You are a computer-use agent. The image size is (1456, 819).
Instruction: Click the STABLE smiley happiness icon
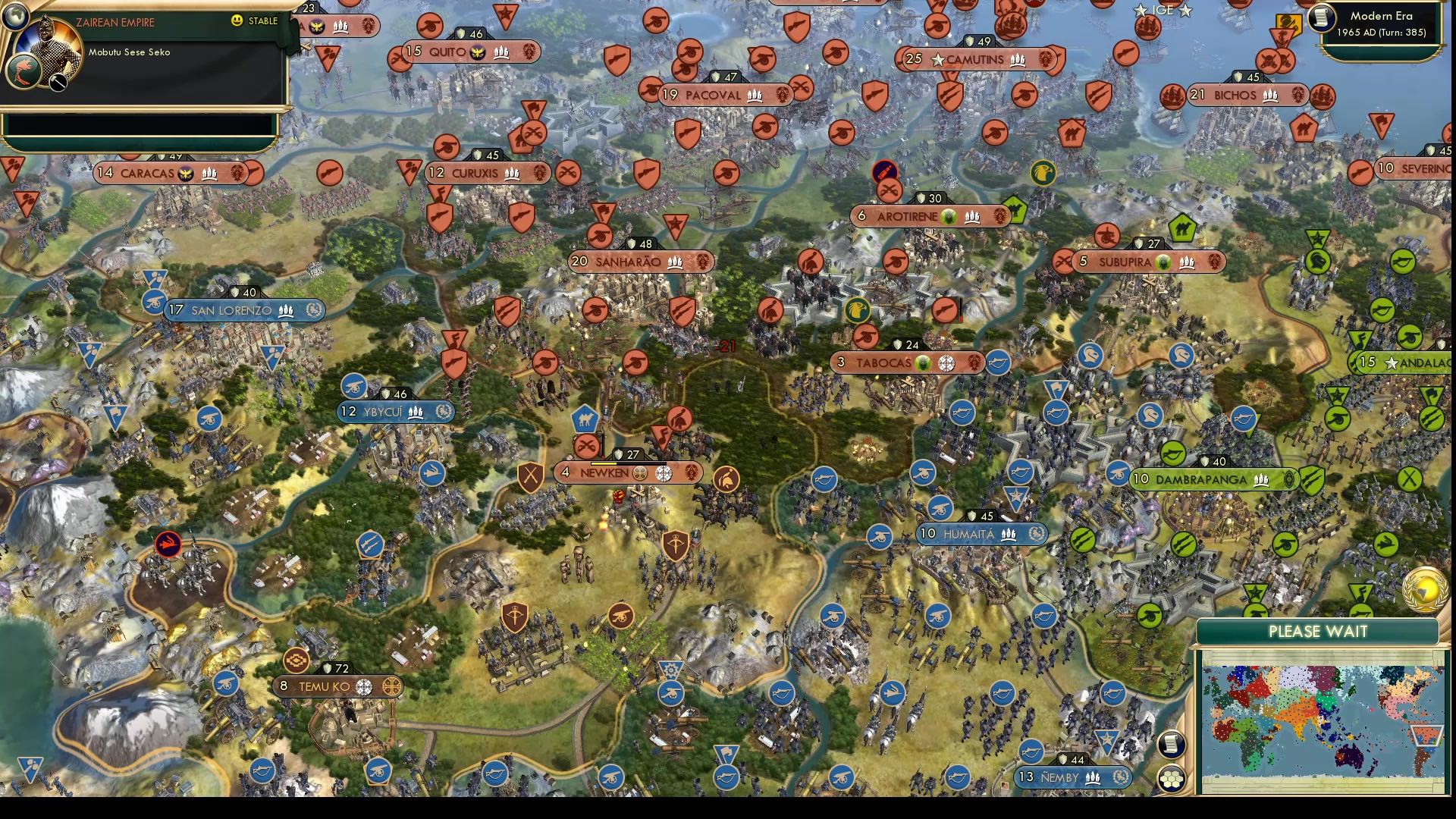[x=236, y=20]
